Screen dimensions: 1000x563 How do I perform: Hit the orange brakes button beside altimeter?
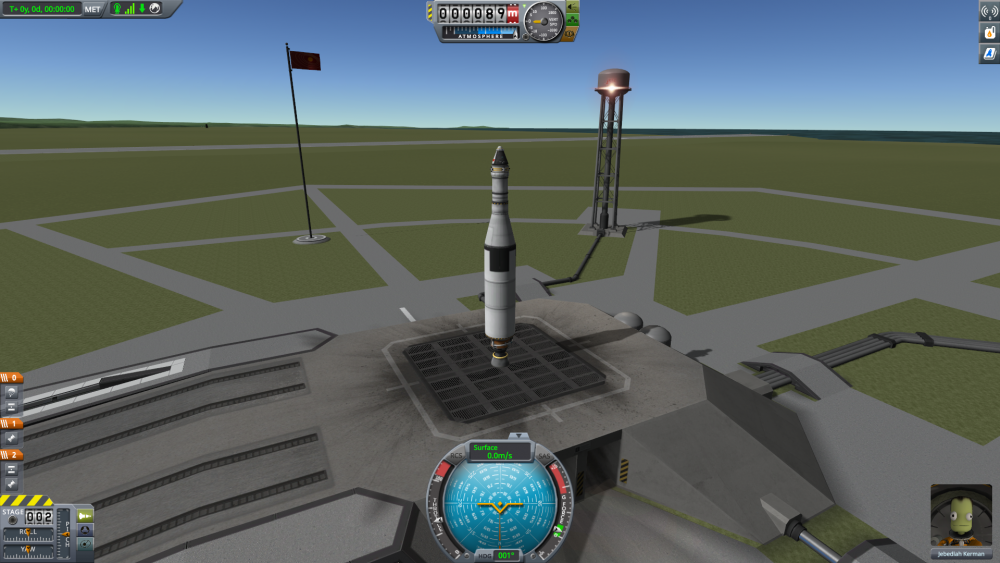pyautogui.click(x=570, y=33)
